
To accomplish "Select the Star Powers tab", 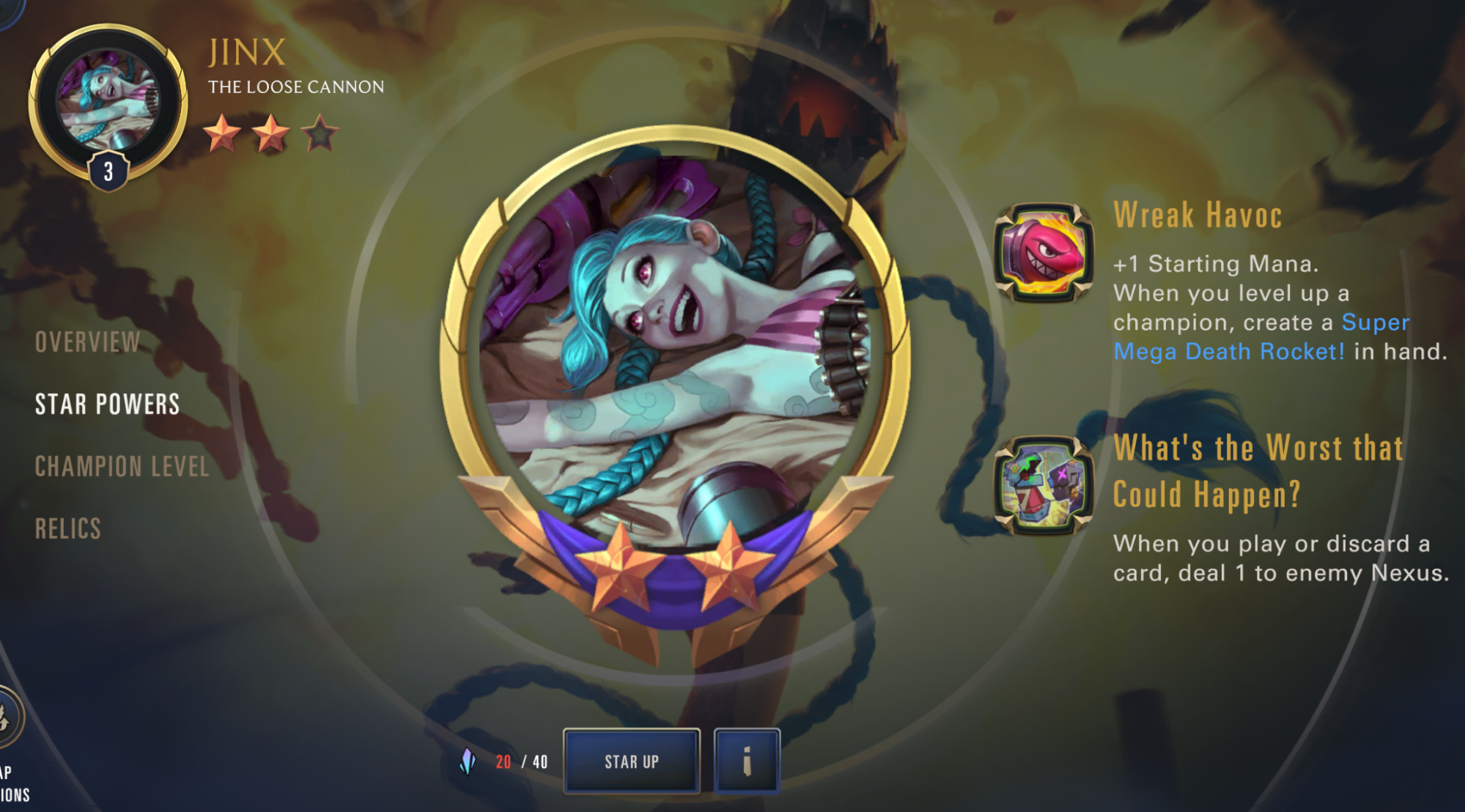I will pyautogui.click(x=107, y=404).
